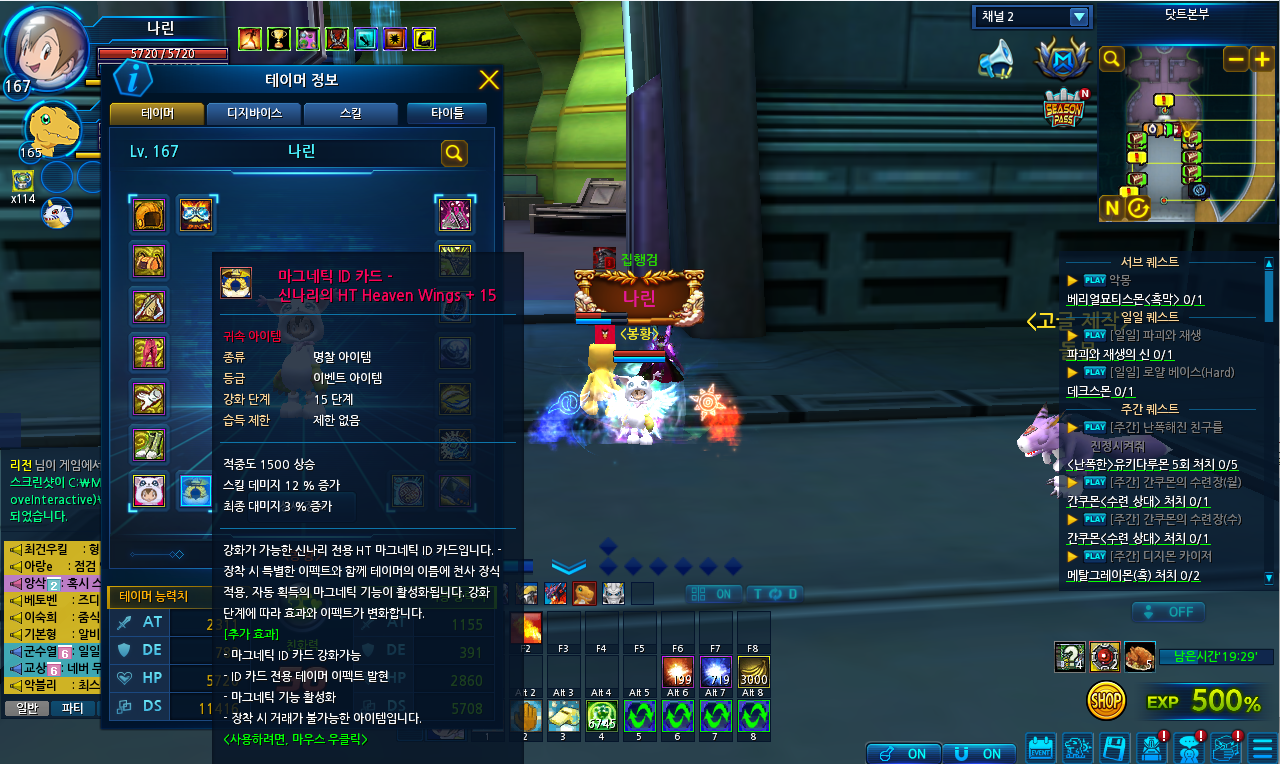The height and width of the screenshot is (764, 1280).
Task: Open the 채널 2 channel dropdown
Action: (1078, 17)
